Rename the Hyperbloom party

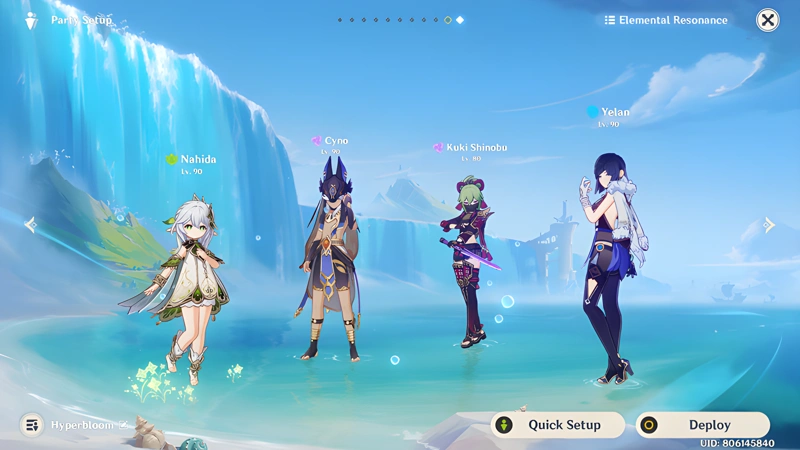tap(124, 425)
